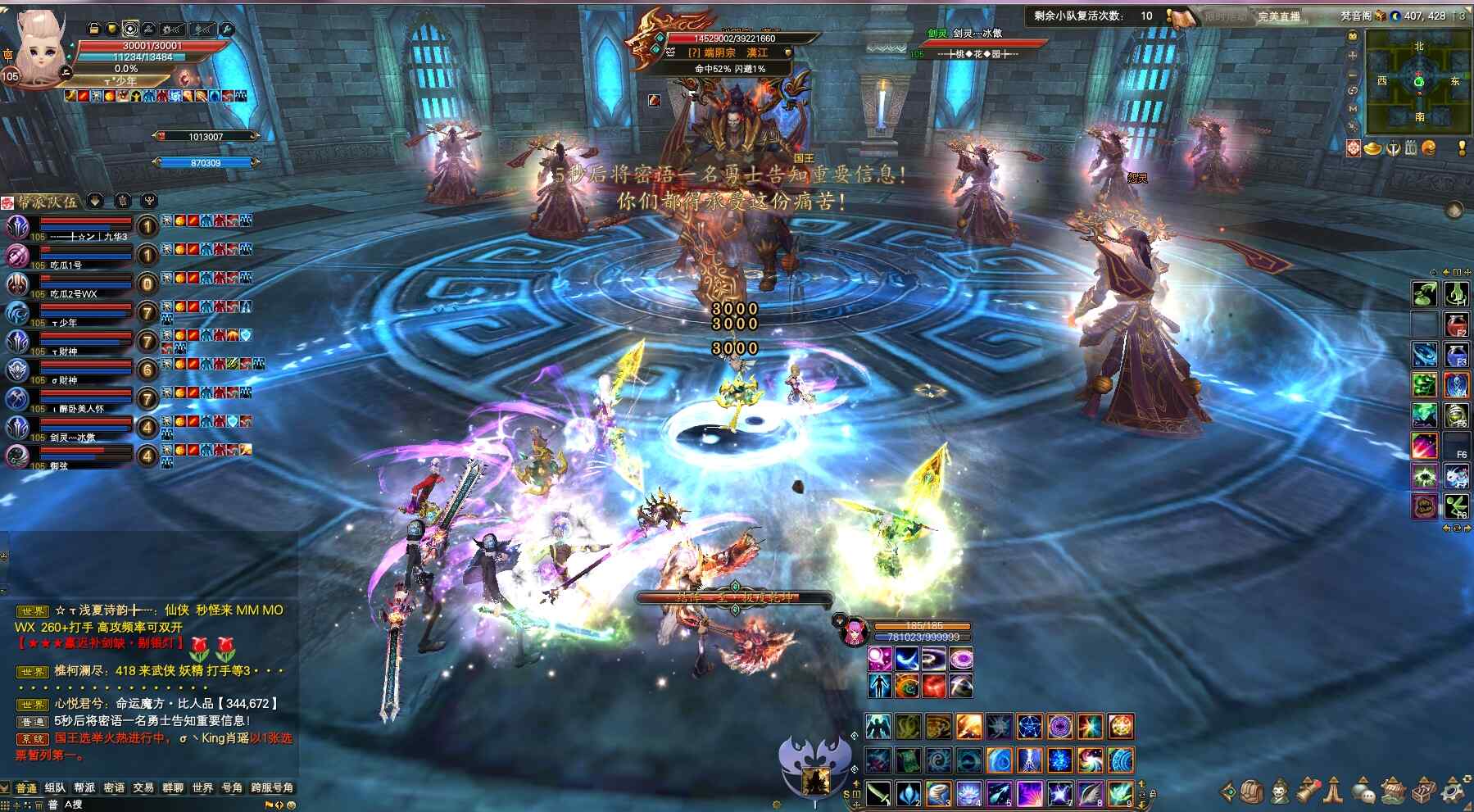Switch to the 组队 chat tab
Screen dimensions: 1474x812
[56, 787]
